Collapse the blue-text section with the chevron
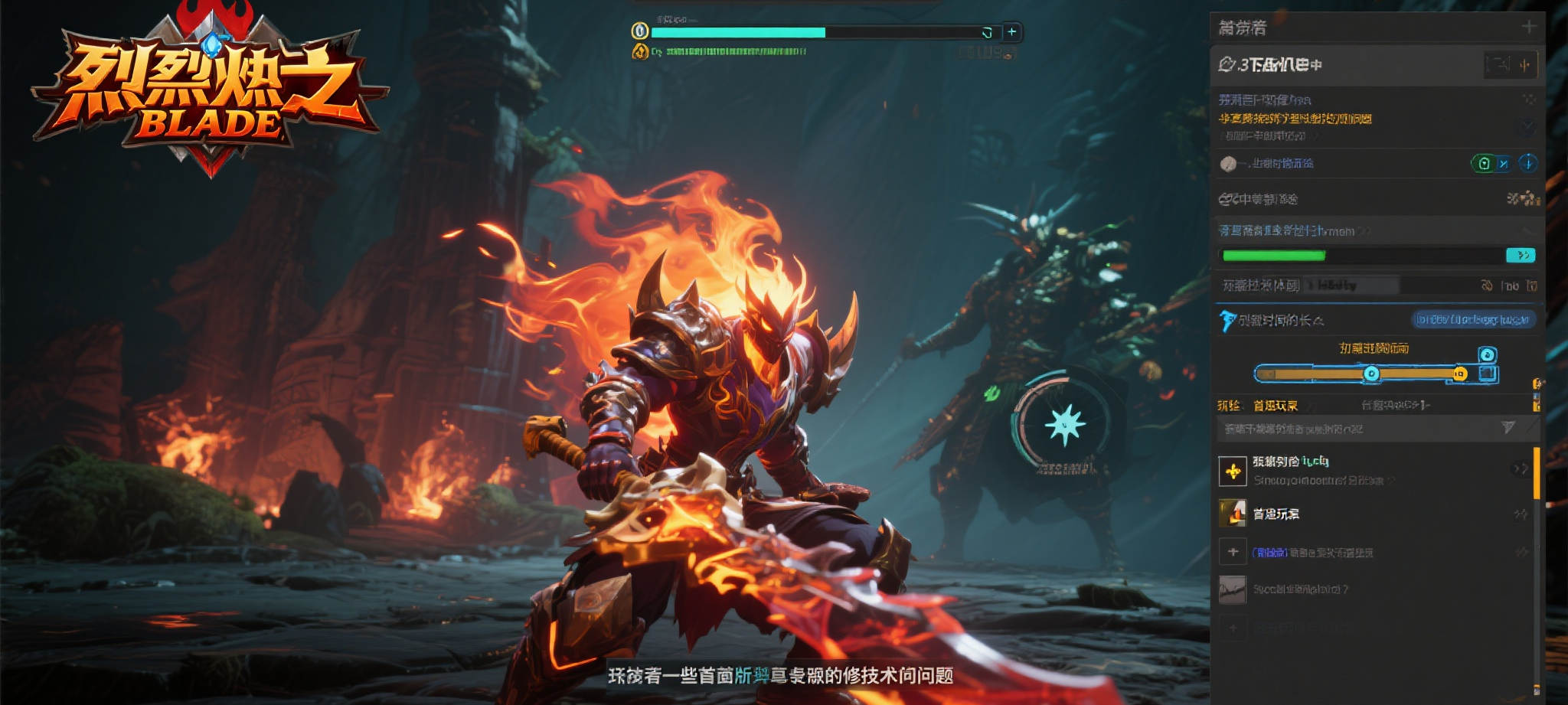This screenshot has height=705, width=1568. click(x=1527, y=230)
